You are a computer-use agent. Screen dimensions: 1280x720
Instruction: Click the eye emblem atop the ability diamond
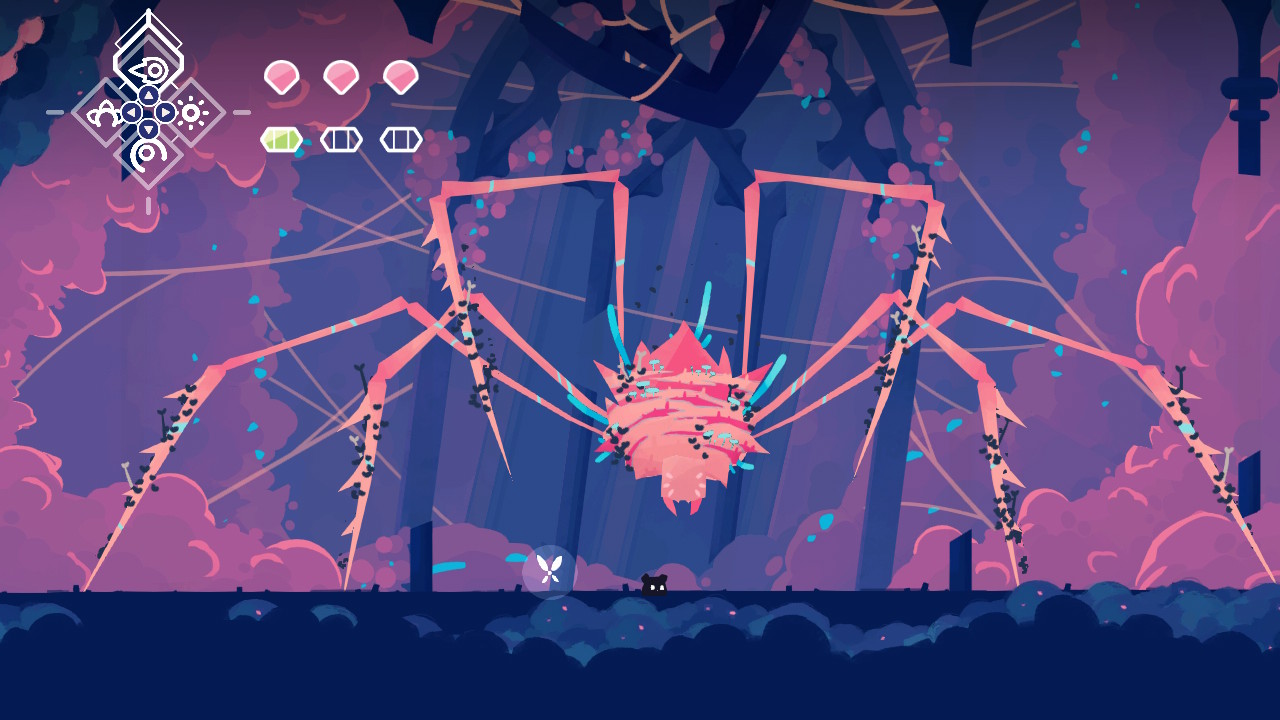(x=152, y=69)
